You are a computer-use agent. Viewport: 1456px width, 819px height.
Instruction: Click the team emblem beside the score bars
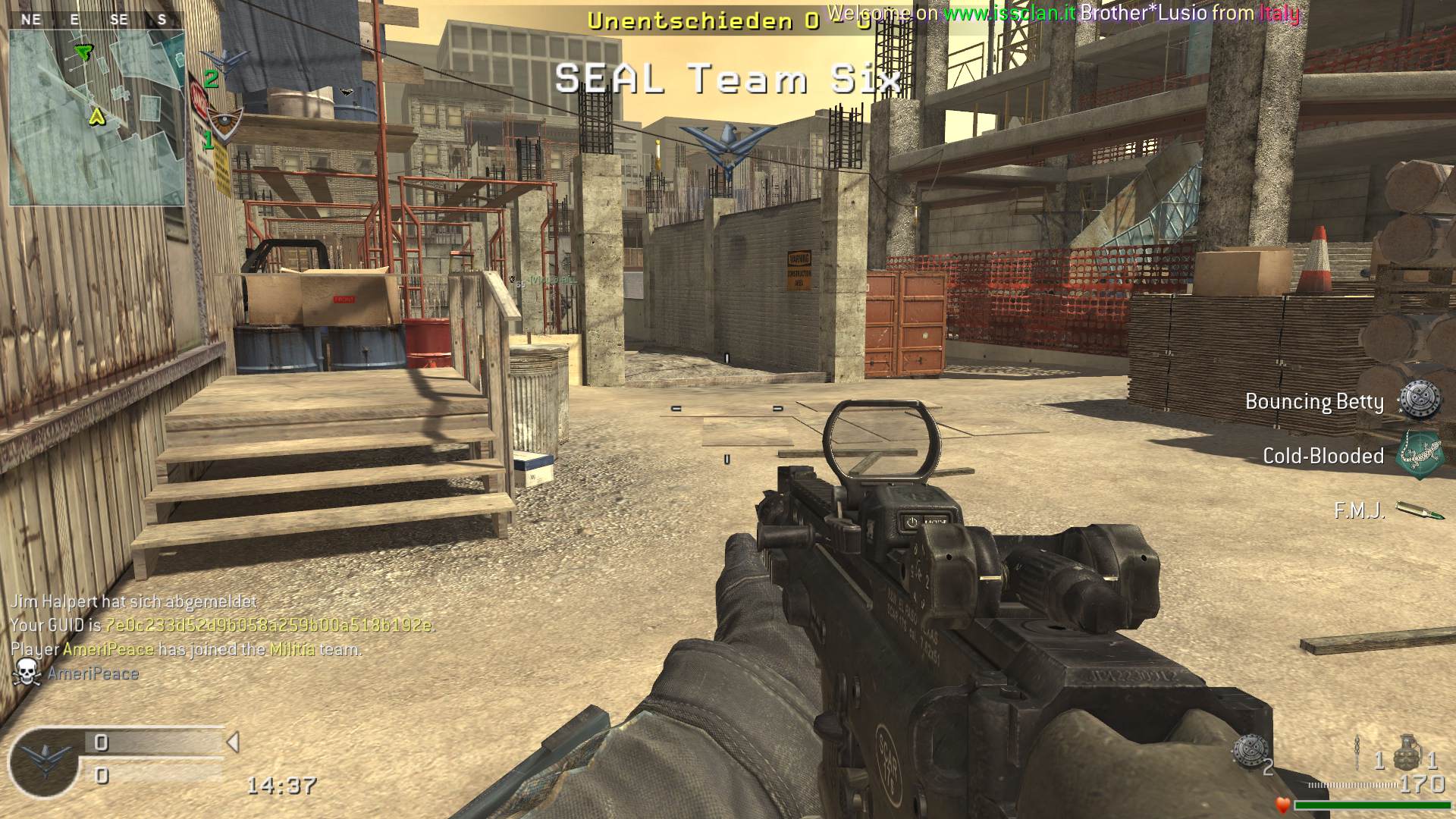(x=43, y=761)
